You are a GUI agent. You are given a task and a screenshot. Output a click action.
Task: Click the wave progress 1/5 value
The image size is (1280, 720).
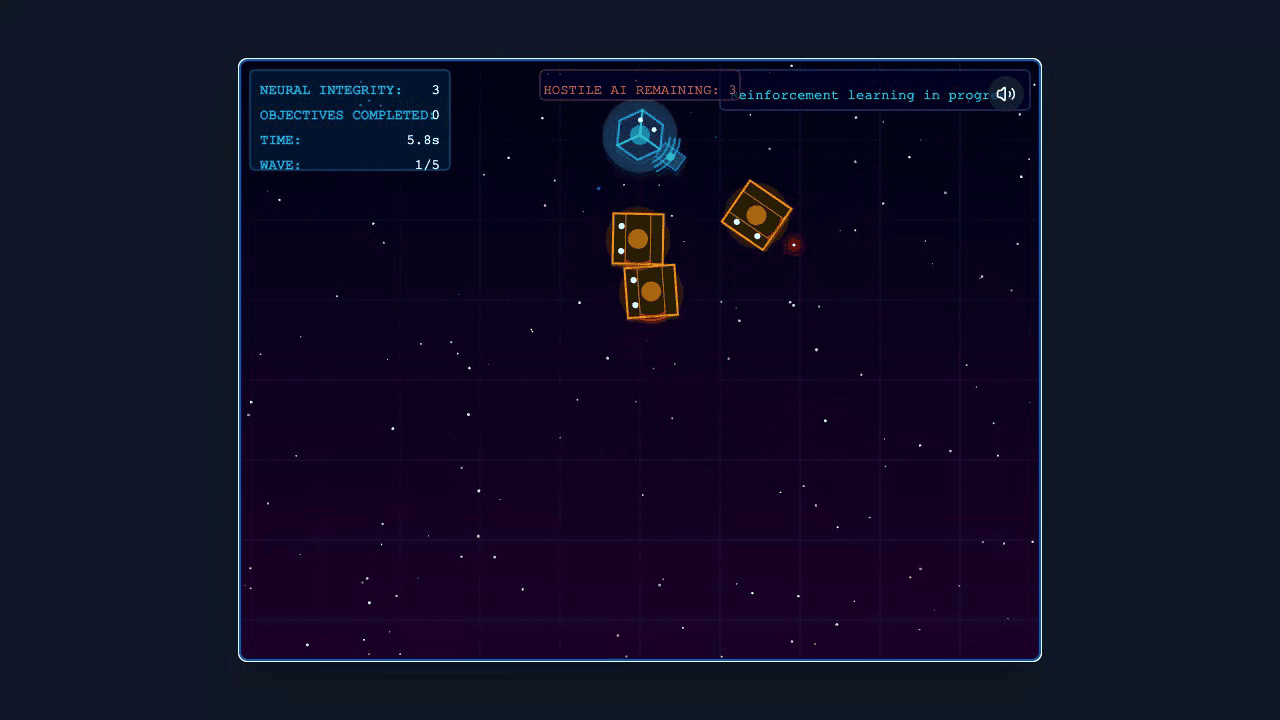[429, 164]
